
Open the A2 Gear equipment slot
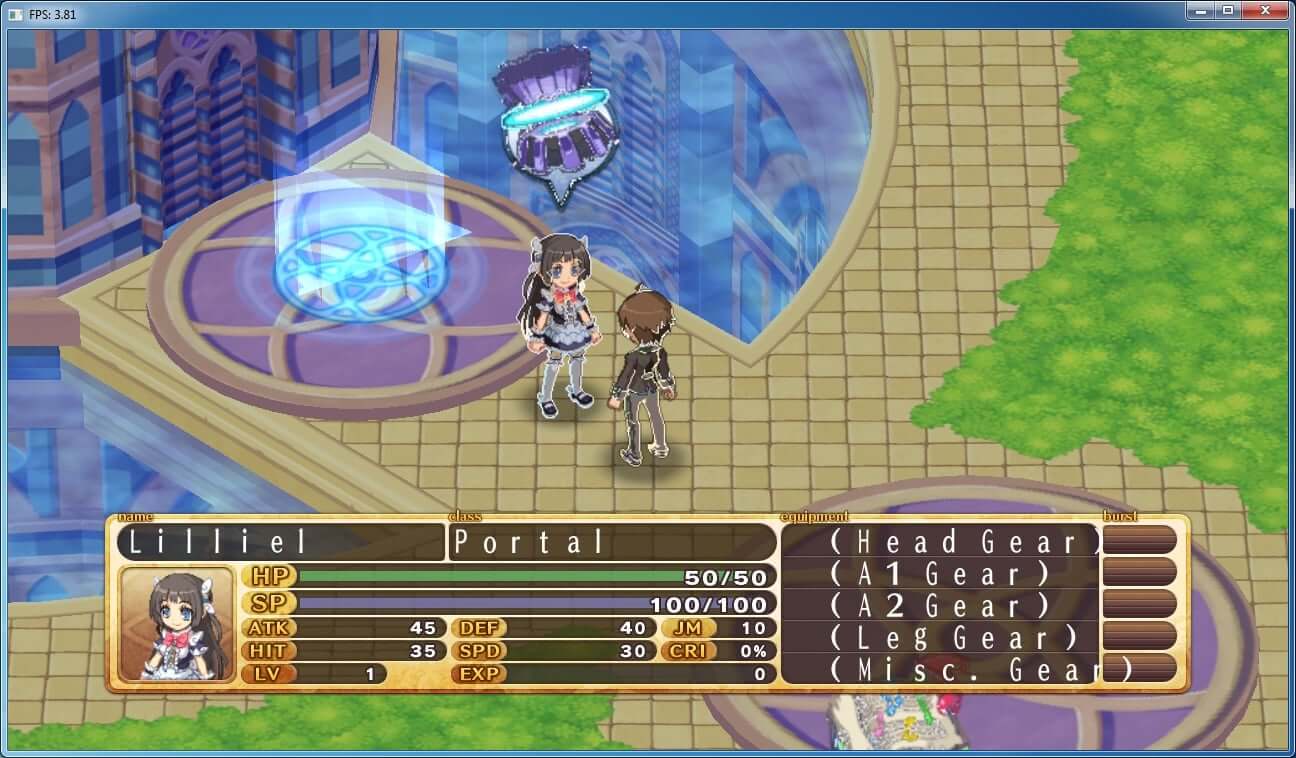point(940,606)
